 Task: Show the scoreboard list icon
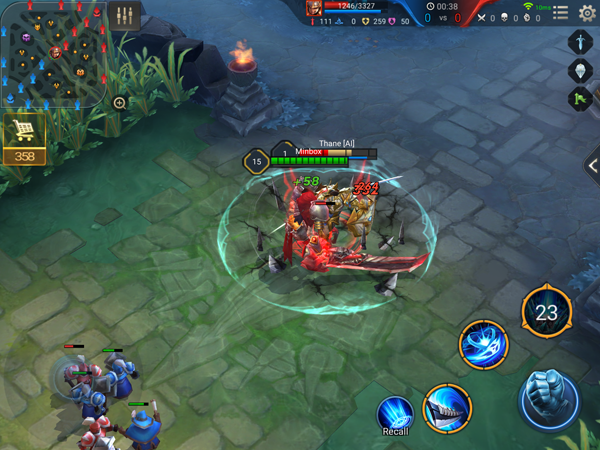point(560,13)
